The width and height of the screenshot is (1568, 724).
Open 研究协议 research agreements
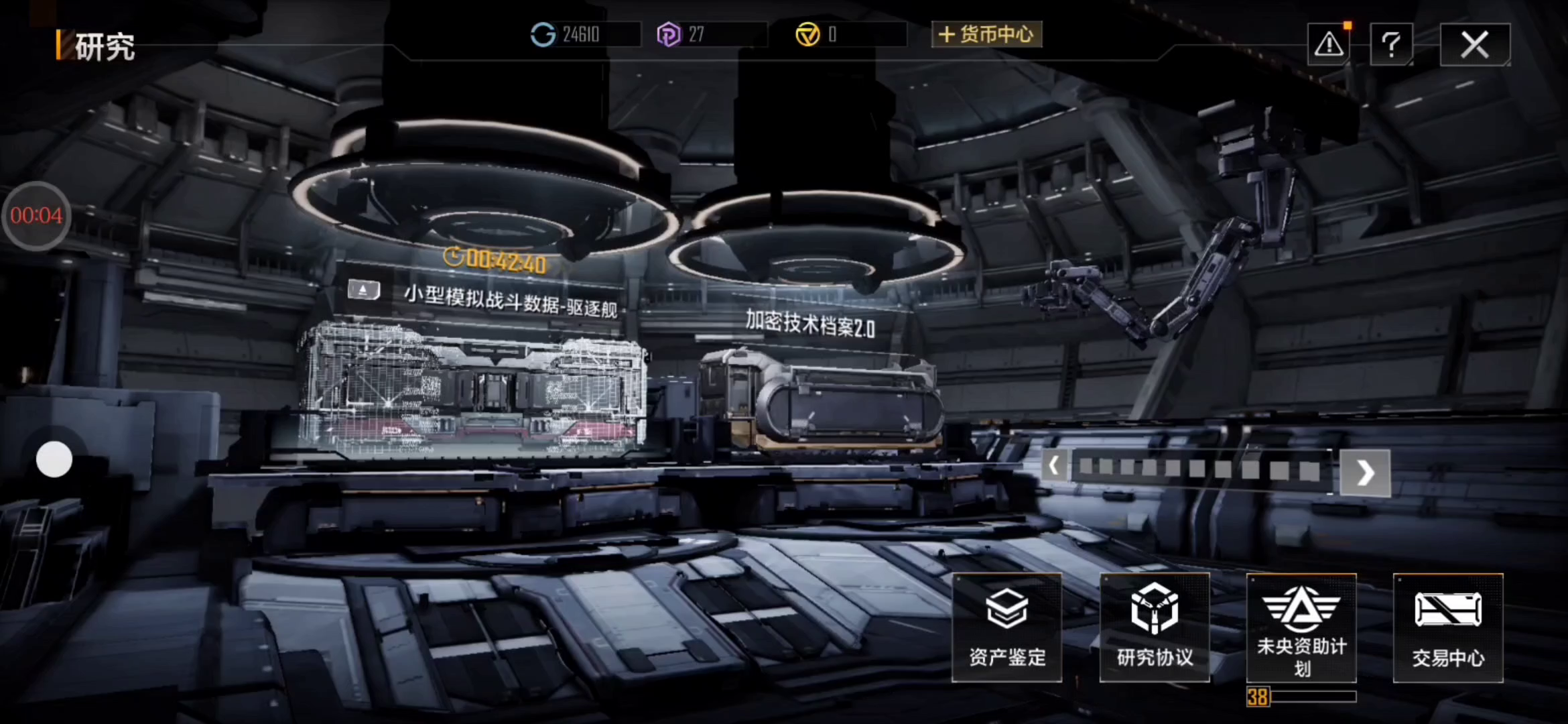coord(1155,627)
